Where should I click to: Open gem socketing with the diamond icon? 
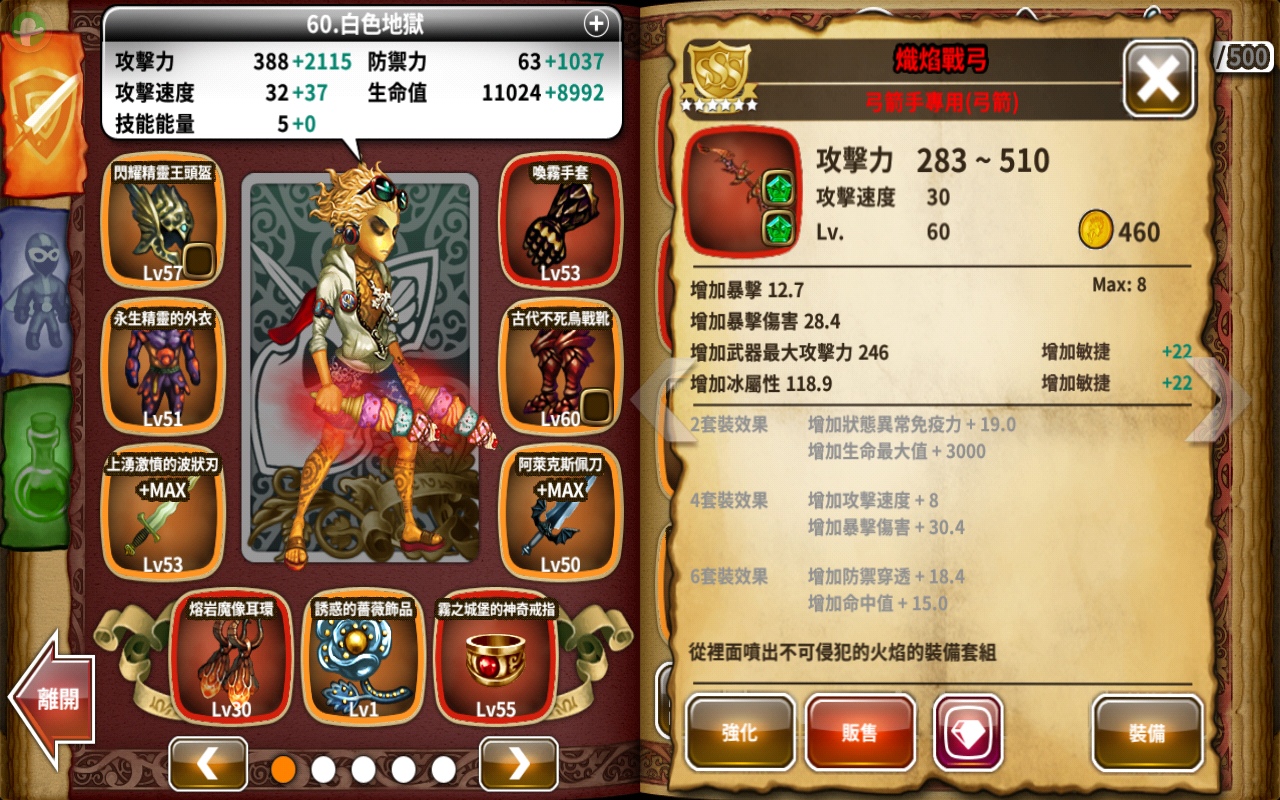click(967, 733)
